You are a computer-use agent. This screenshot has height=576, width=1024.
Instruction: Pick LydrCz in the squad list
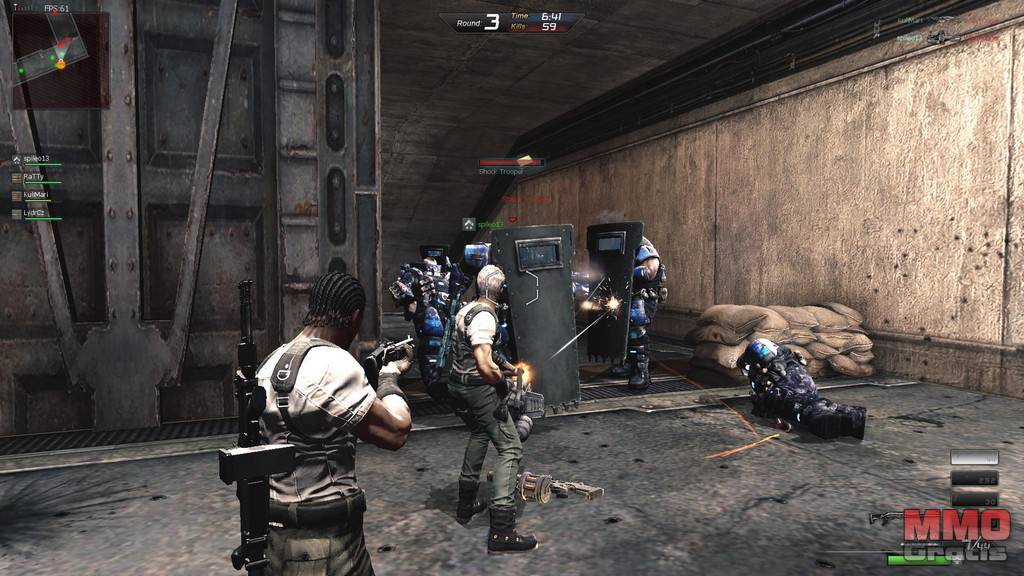pos(35,213)
